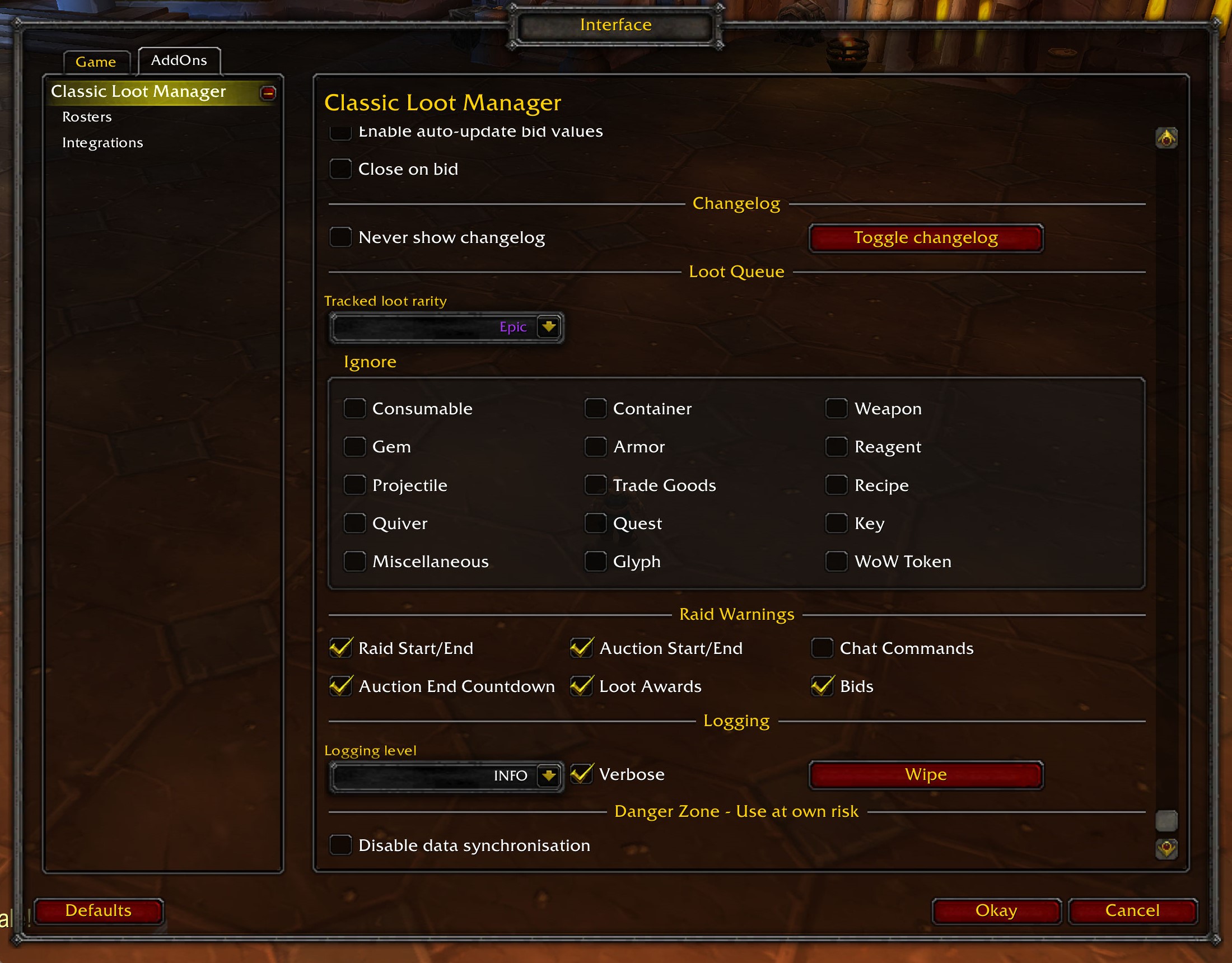Open the Integrations settings page
The height and width of the screenshot is (963, 1232).
[103, 142]
